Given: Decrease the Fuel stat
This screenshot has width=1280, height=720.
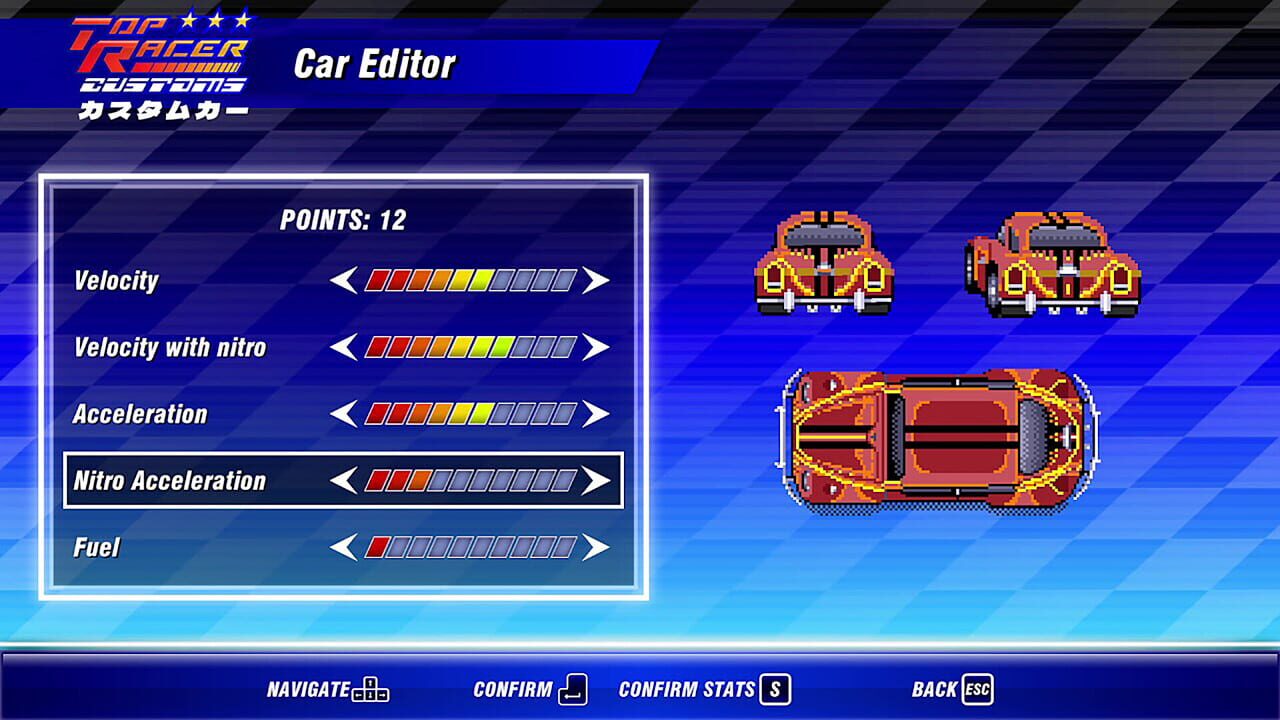Looking at the screenshot, I should click(343, 547).
